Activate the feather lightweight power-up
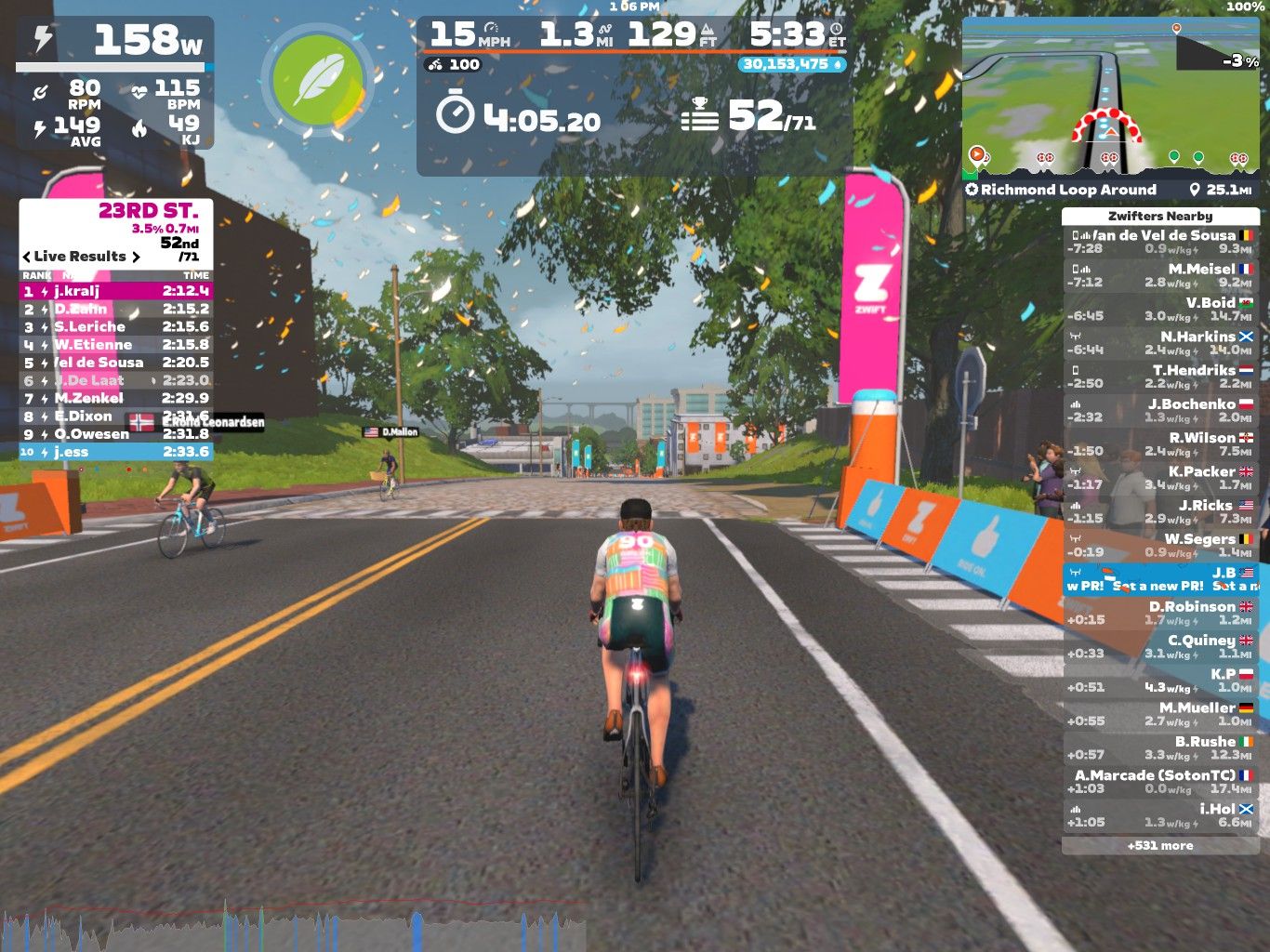The image size is (1270, 952). (x=319, y=80)
